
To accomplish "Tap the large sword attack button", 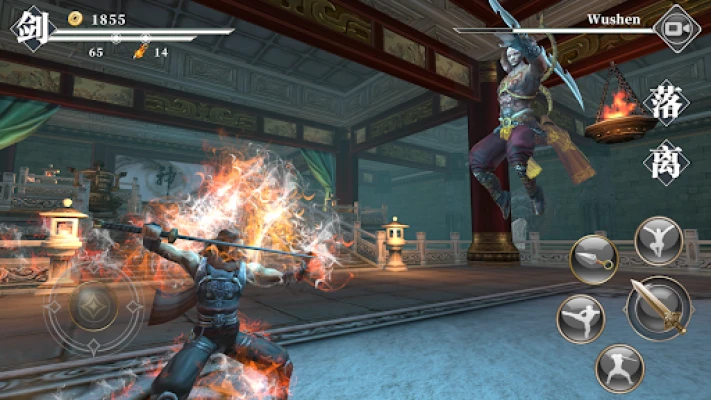I will coord(661,308).
